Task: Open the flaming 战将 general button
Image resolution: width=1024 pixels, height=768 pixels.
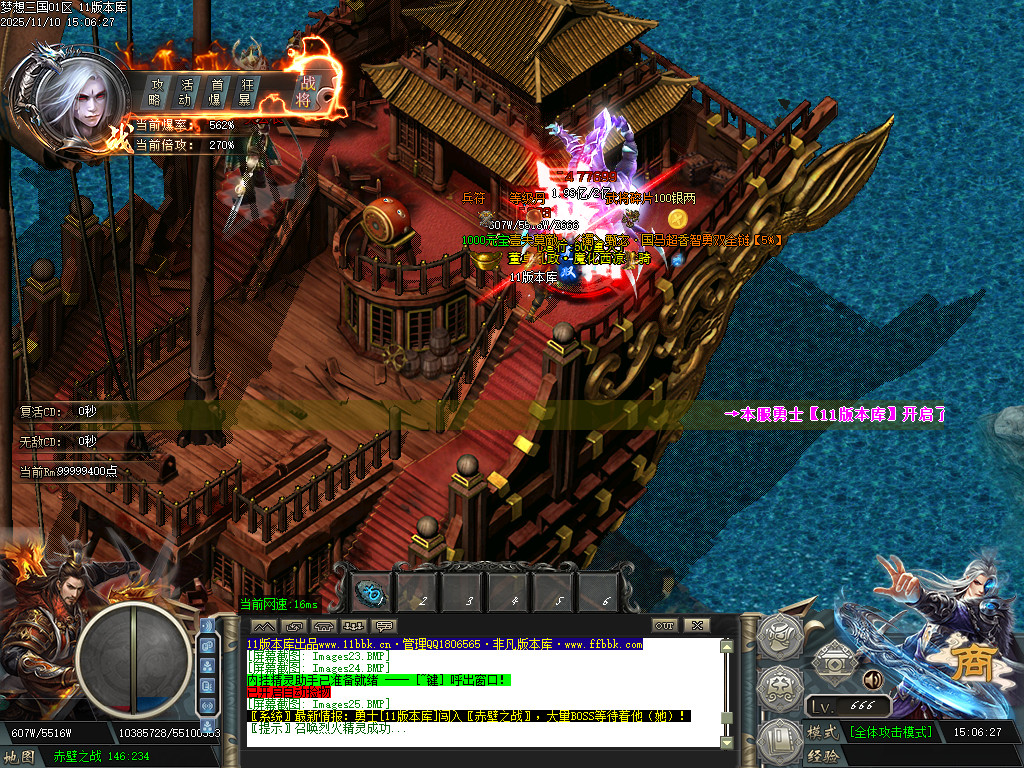Action: (x=305, y=90)
